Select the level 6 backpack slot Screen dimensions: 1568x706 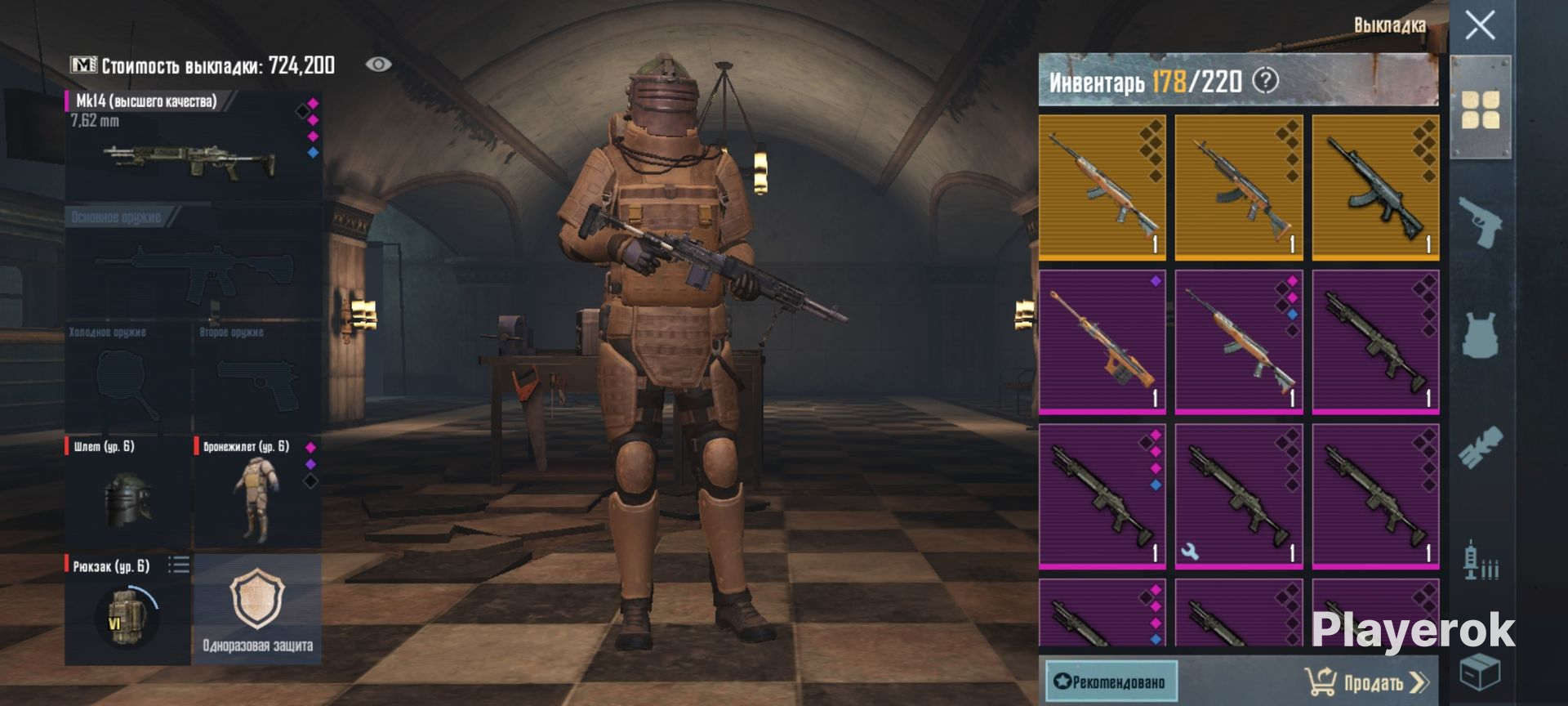pos(127,610)
